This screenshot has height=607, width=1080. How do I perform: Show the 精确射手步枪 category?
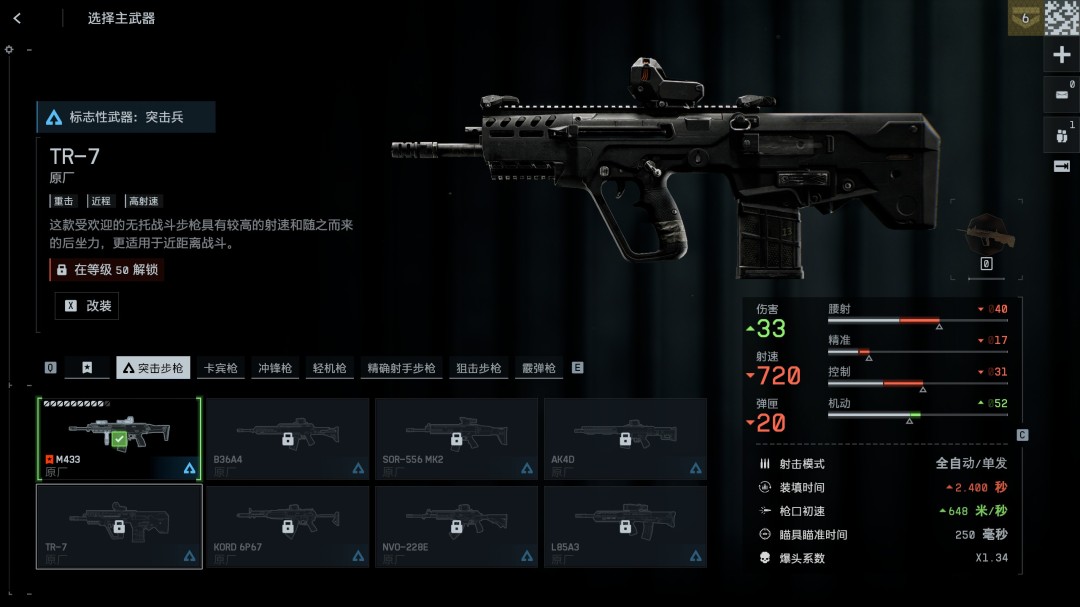[401, 368]
